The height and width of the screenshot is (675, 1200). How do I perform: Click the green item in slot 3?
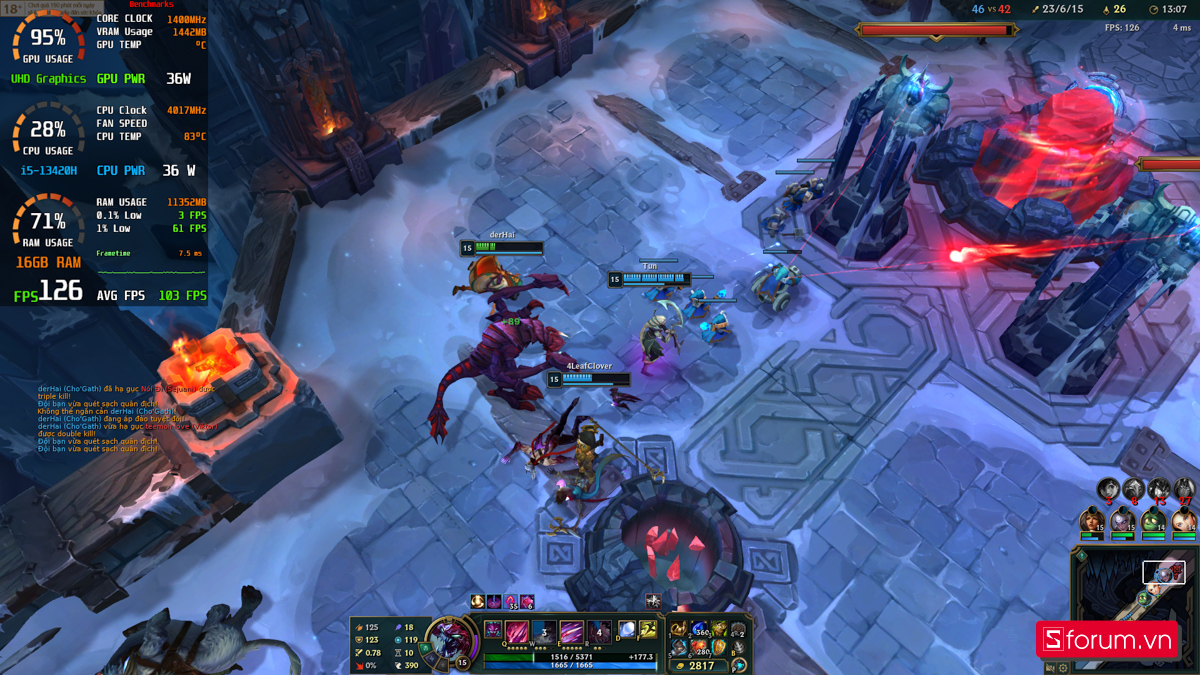click(x=719, y=629)
